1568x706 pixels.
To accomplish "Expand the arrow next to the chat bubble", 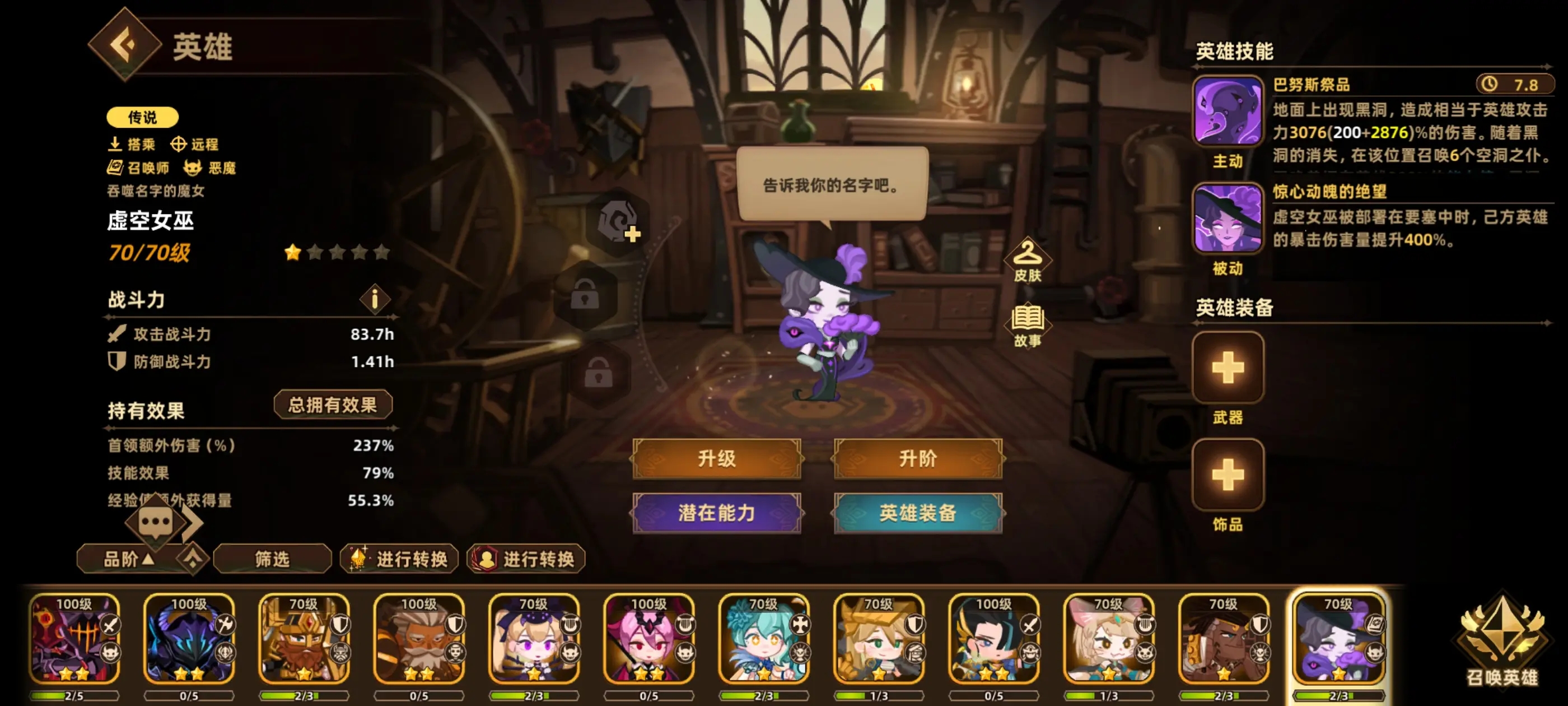I will pyautogui.click(x=192, y=522).
